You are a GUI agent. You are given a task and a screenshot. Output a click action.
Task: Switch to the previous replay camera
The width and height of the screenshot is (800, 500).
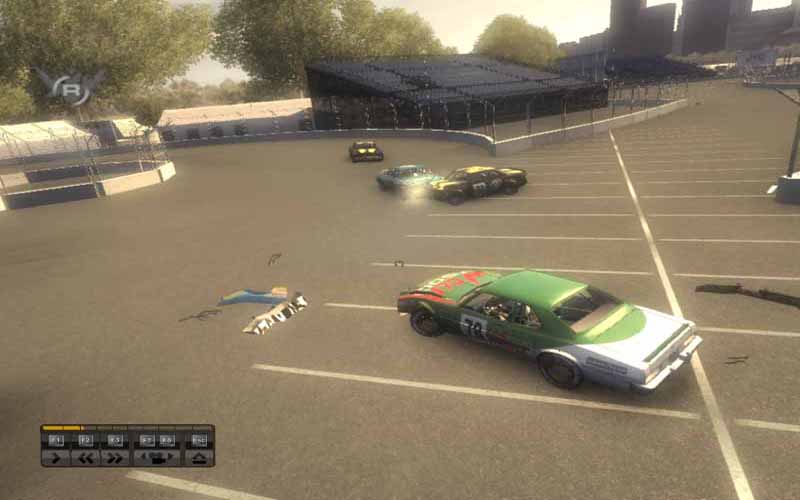point(145,458)
